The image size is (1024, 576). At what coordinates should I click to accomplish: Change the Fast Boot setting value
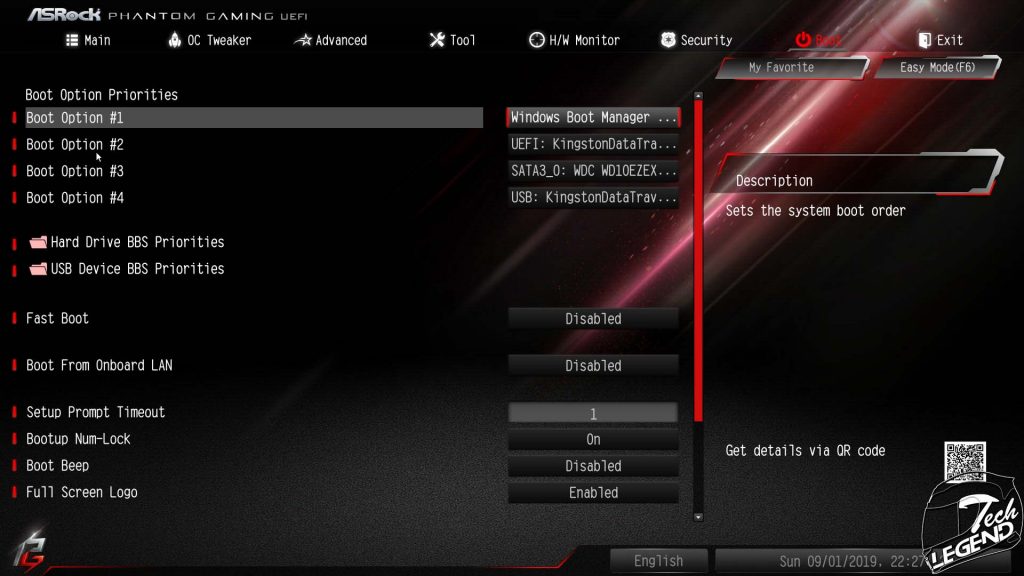593,319
